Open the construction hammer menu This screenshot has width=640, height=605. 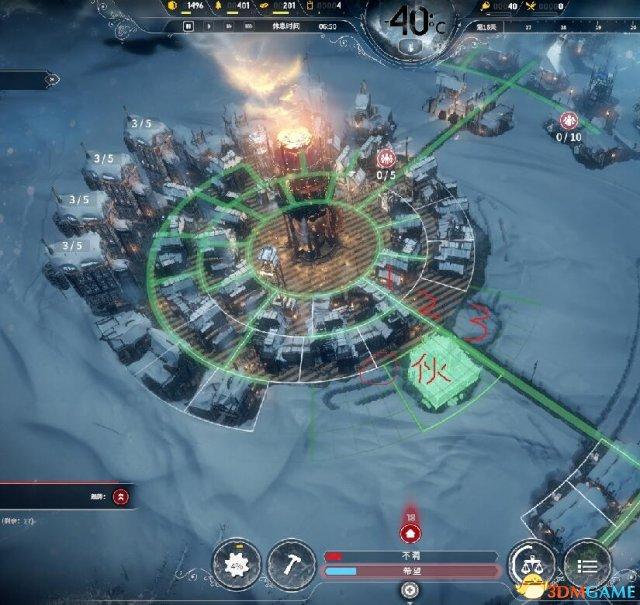[291, 564]
